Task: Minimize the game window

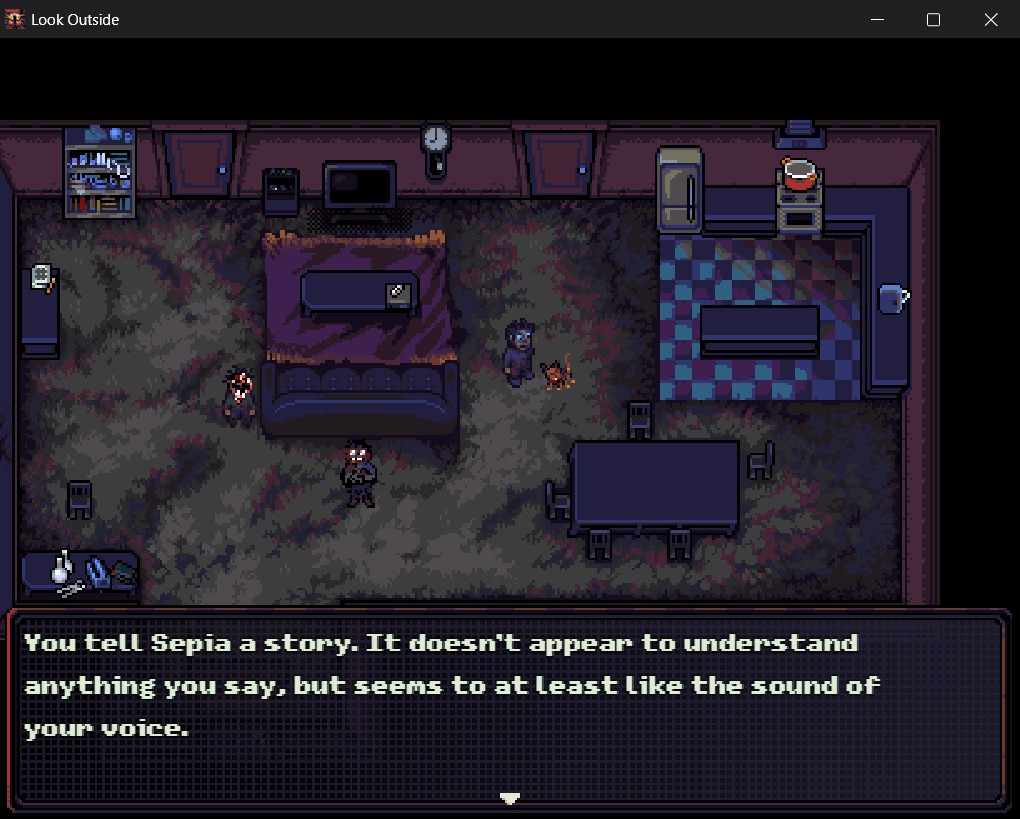Action: 877,20
